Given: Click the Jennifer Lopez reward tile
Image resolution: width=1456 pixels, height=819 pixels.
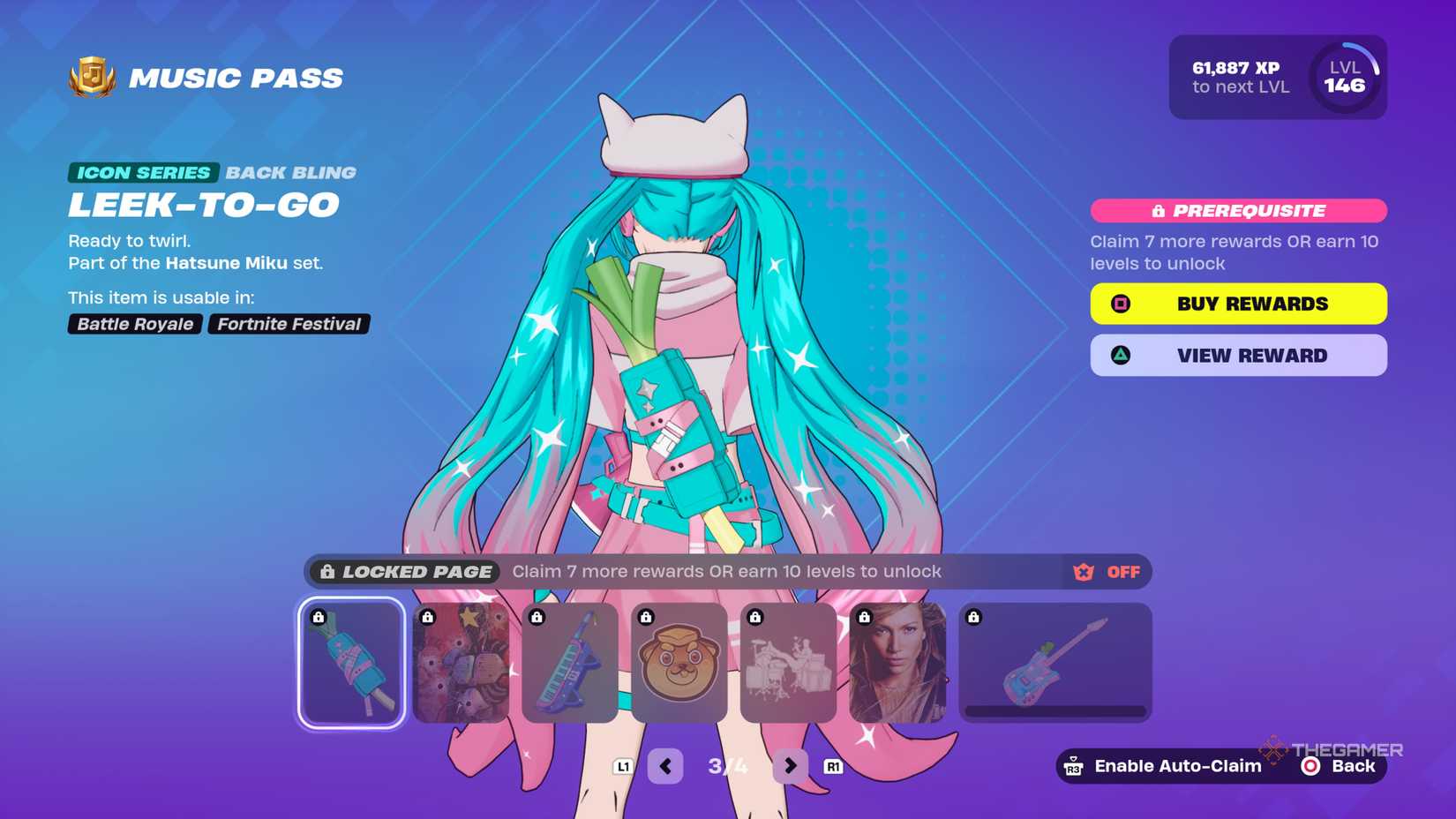Looking at the screenshot, I should [x=897, y=663].
